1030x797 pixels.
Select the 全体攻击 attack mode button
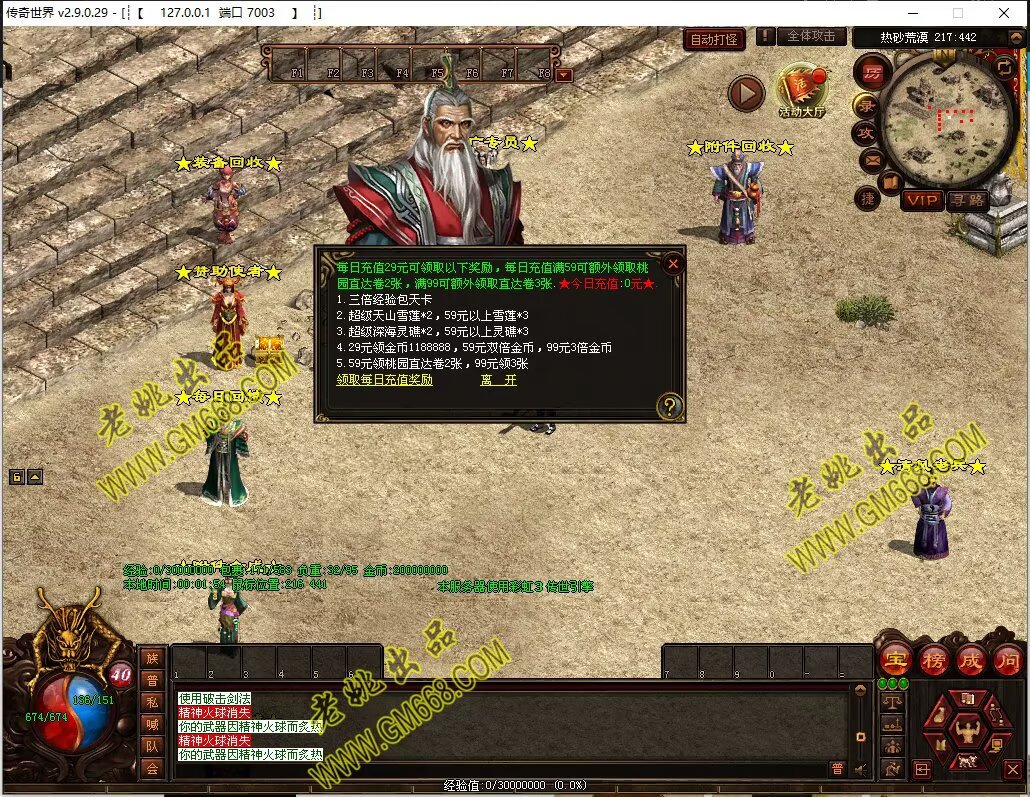tap(811, 37)
